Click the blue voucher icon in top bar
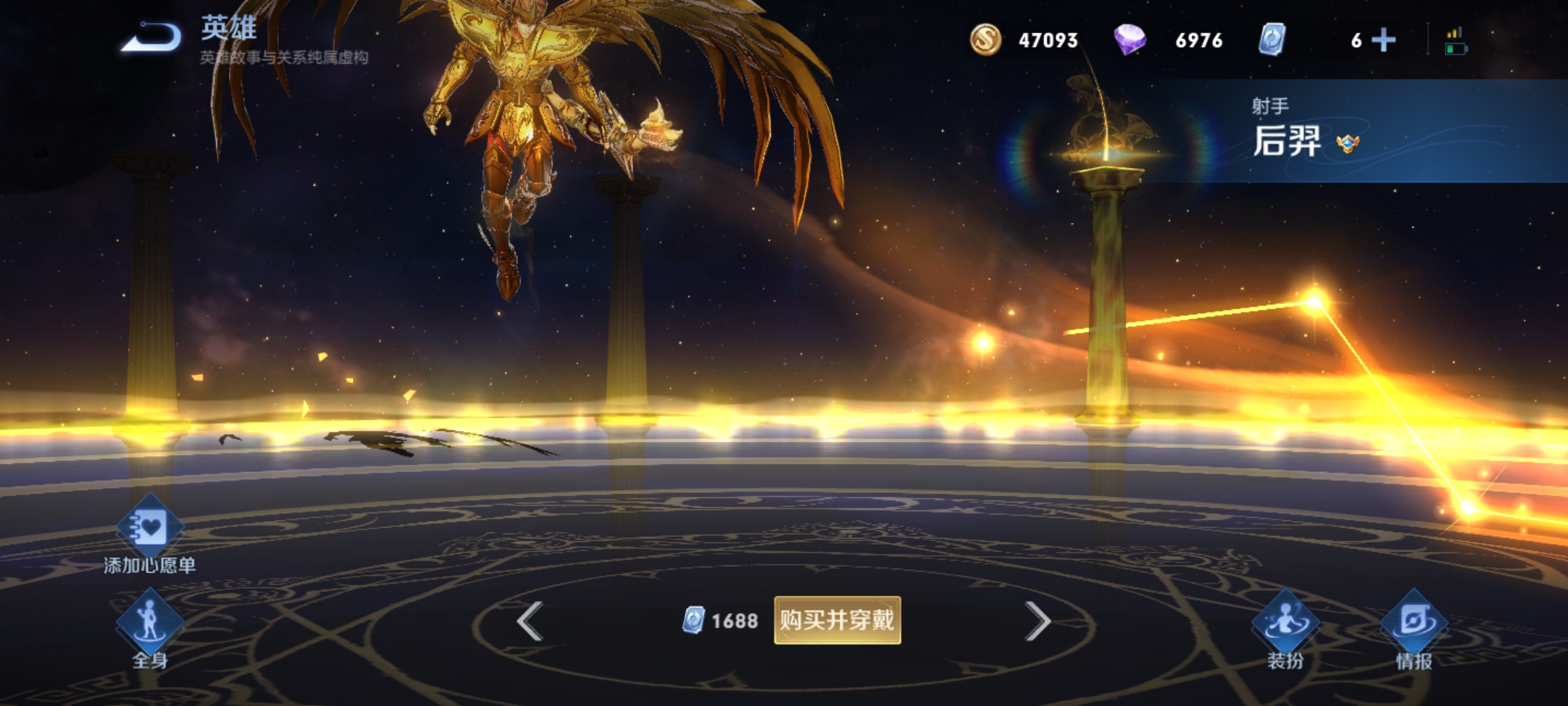This screenshot has height=706, width=1568. click(x=1271, y=40)
